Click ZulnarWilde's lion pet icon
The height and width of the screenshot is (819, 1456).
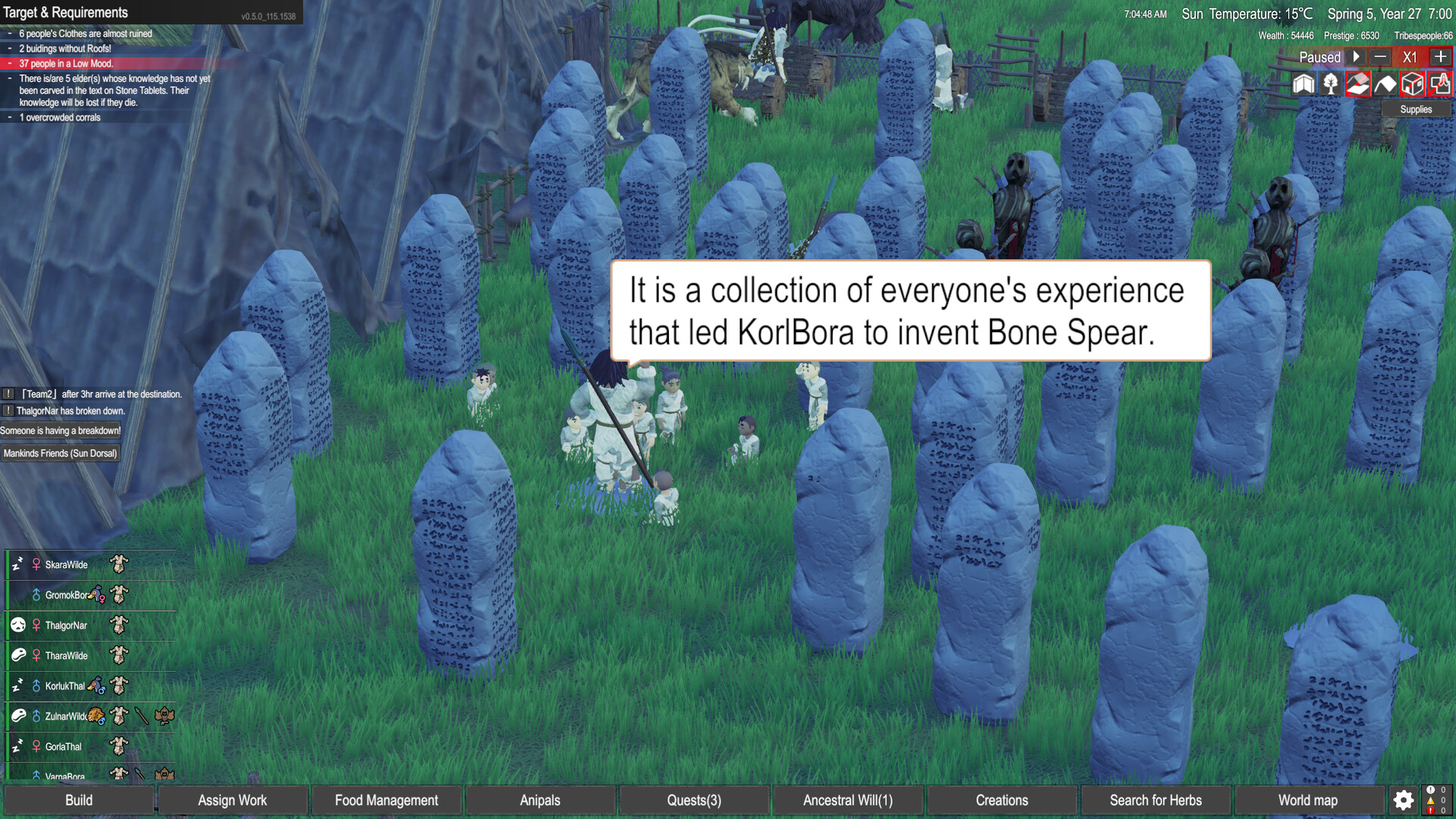pyautogui.click(x=96, y=716)
